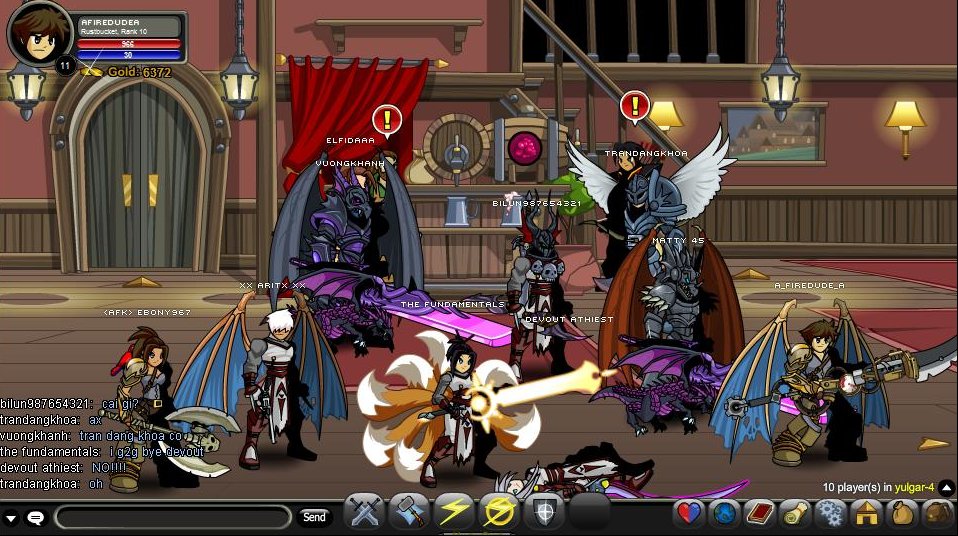The width and height of the screenshot is (958, 536).
Task: Activate the hammer skill icon
Action: (x=408, y=512)
